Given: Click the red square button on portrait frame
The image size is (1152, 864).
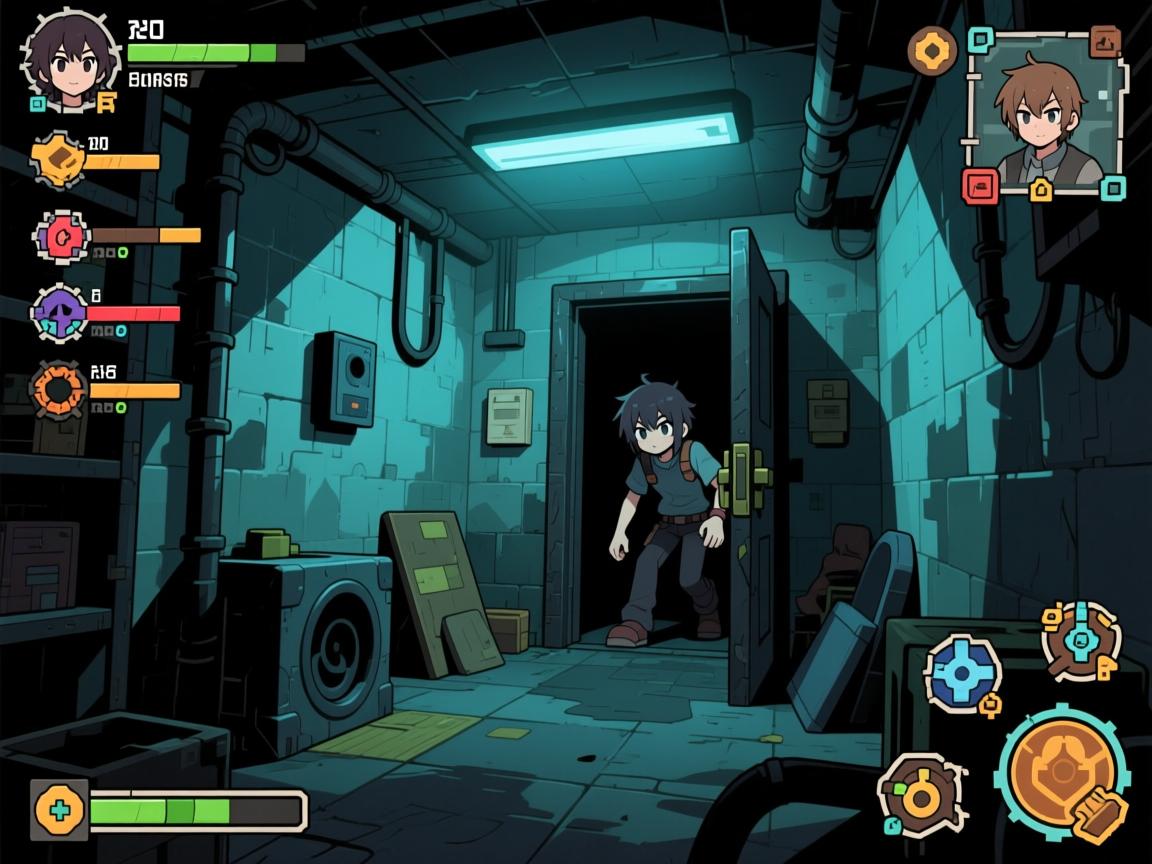Looking at the screenshot, I should click(x=980, y=185).
